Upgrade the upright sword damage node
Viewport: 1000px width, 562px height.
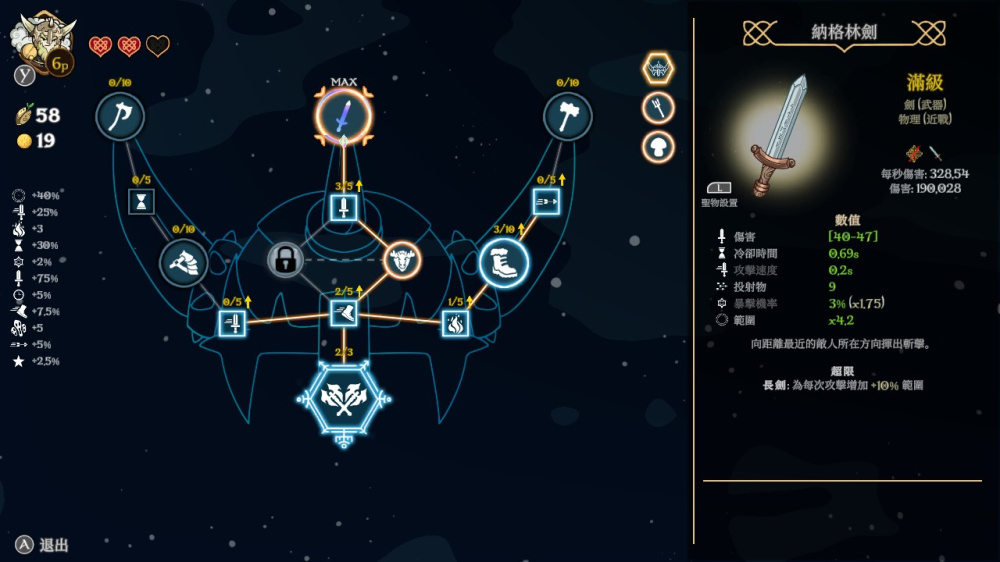point(343,208)
